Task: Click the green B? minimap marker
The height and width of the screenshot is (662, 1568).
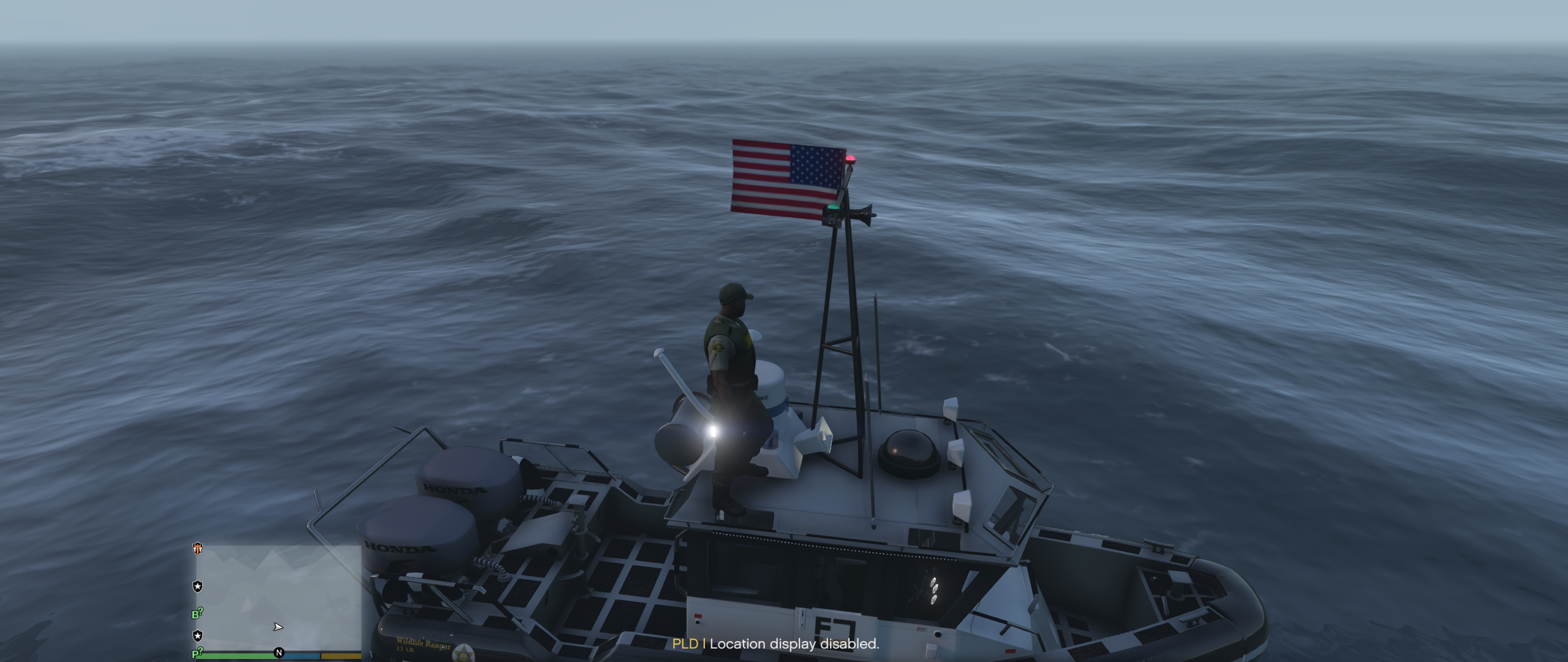Action: point(197,614)
